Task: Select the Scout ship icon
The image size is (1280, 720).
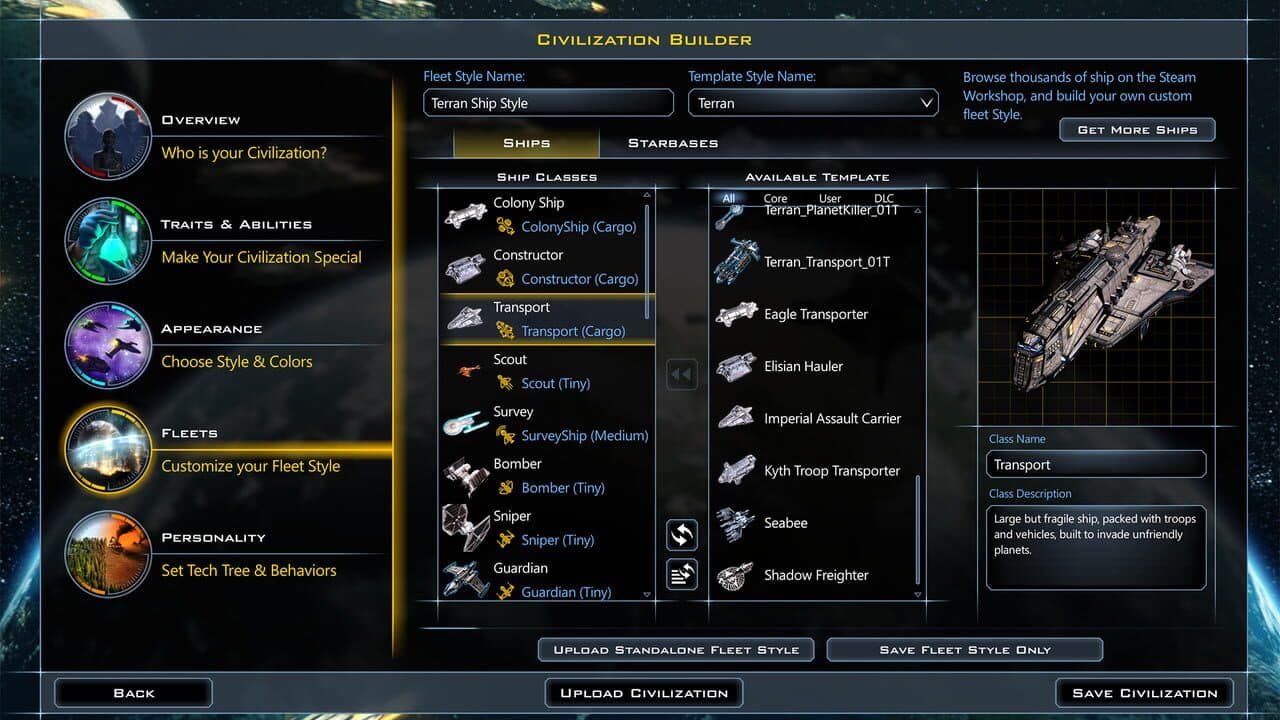Action: coord(467,371)
